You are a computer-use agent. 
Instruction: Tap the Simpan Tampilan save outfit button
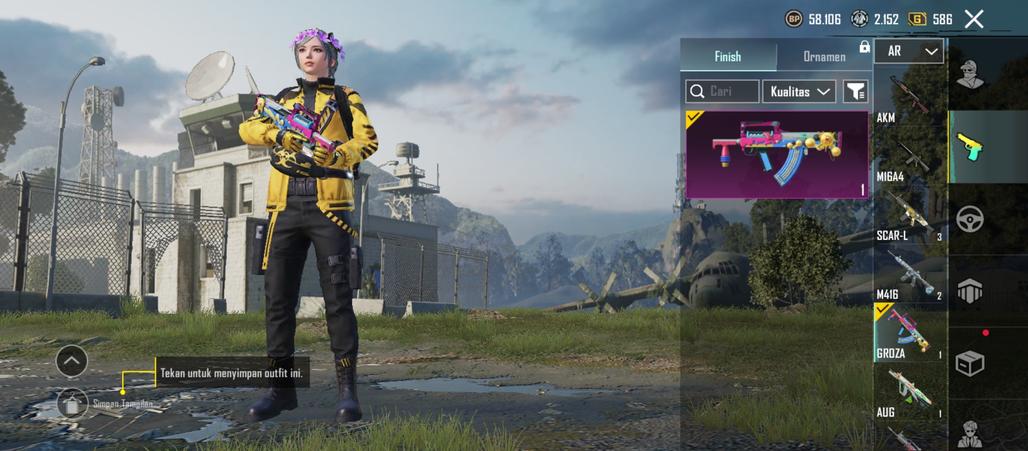(x=72, y=403)
